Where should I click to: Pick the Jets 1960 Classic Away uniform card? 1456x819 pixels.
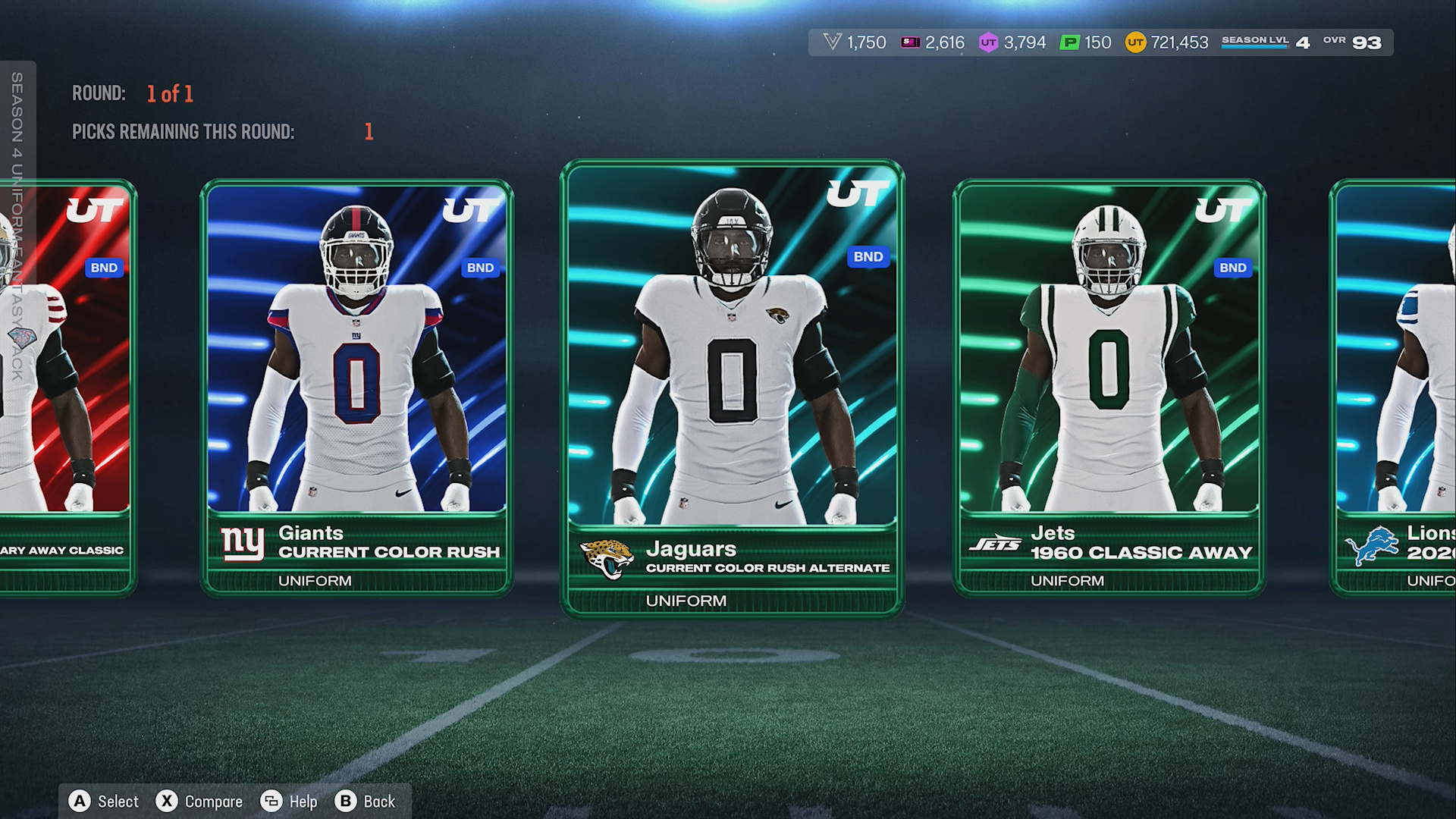click(1109, 387)
